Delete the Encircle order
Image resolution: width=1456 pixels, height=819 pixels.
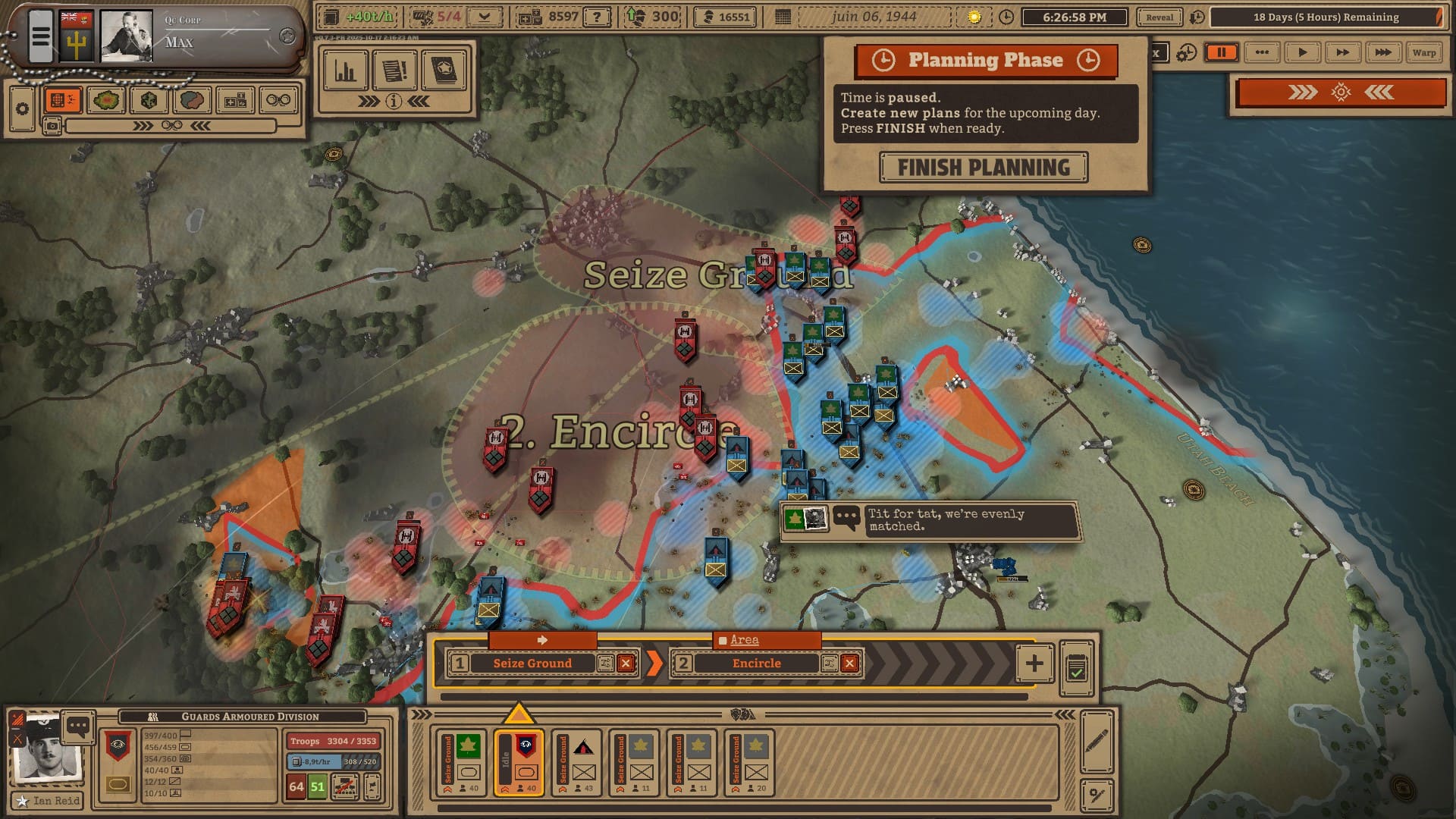pos(850,664)
